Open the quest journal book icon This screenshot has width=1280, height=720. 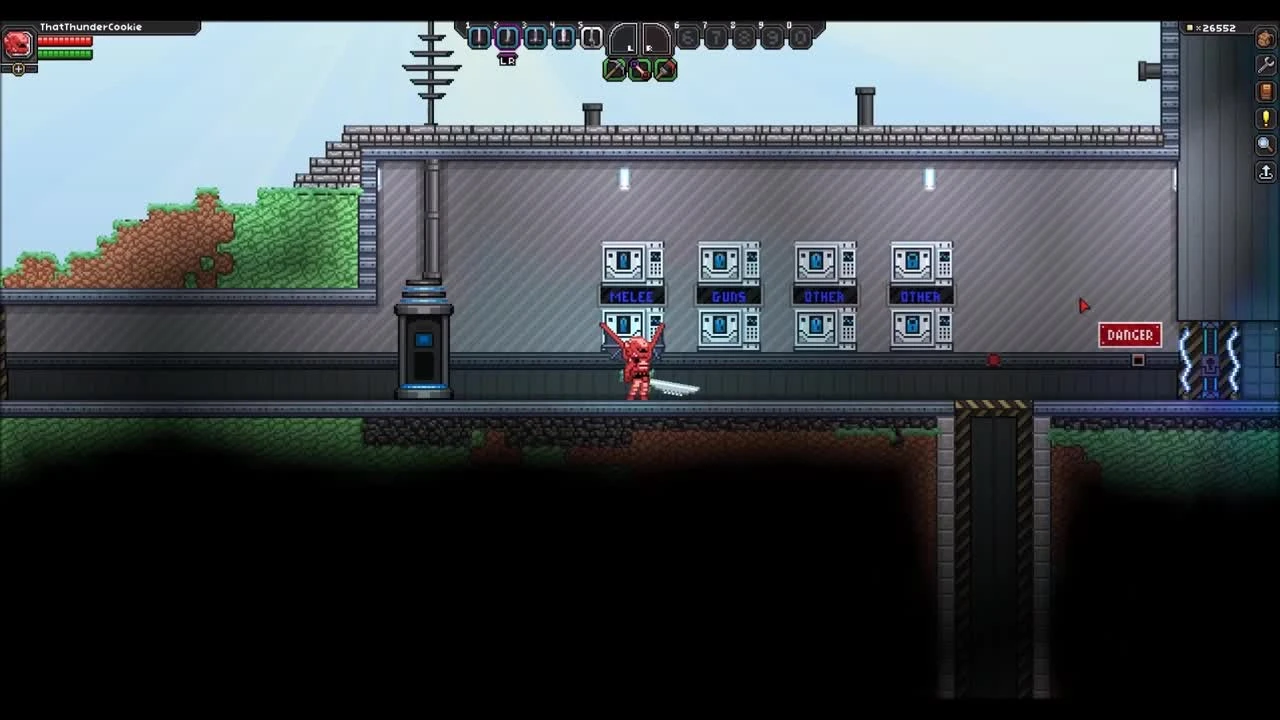tap(1264, 92)
